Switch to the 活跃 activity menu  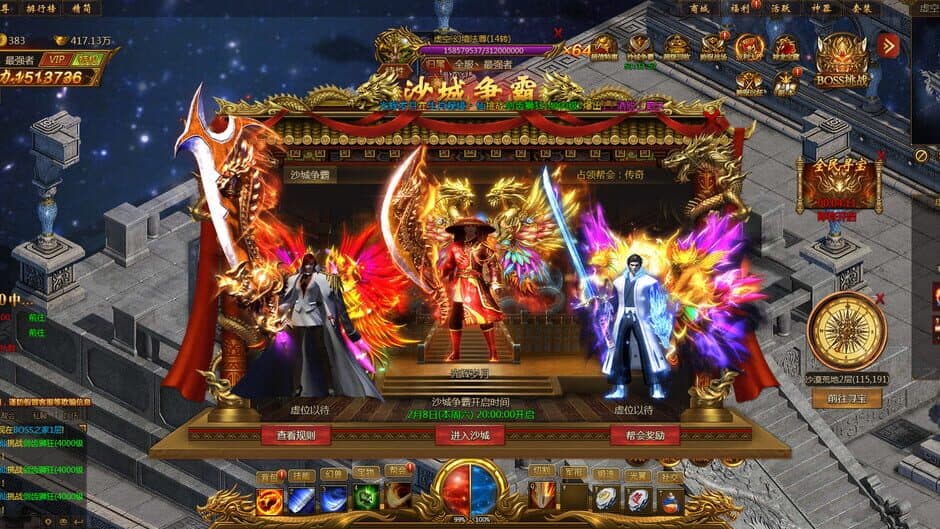[779, 8]
